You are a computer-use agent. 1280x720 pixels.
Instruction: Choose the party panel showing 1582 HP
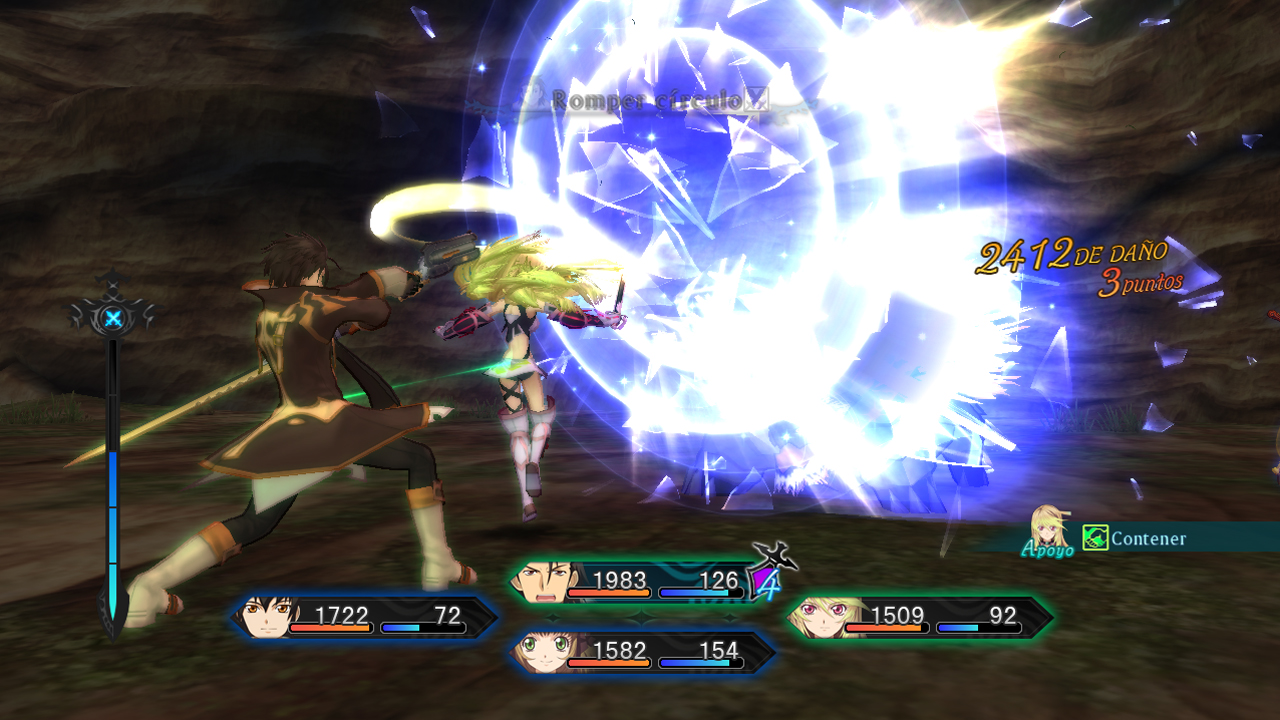pyautogui.click(x=642, y=653)
